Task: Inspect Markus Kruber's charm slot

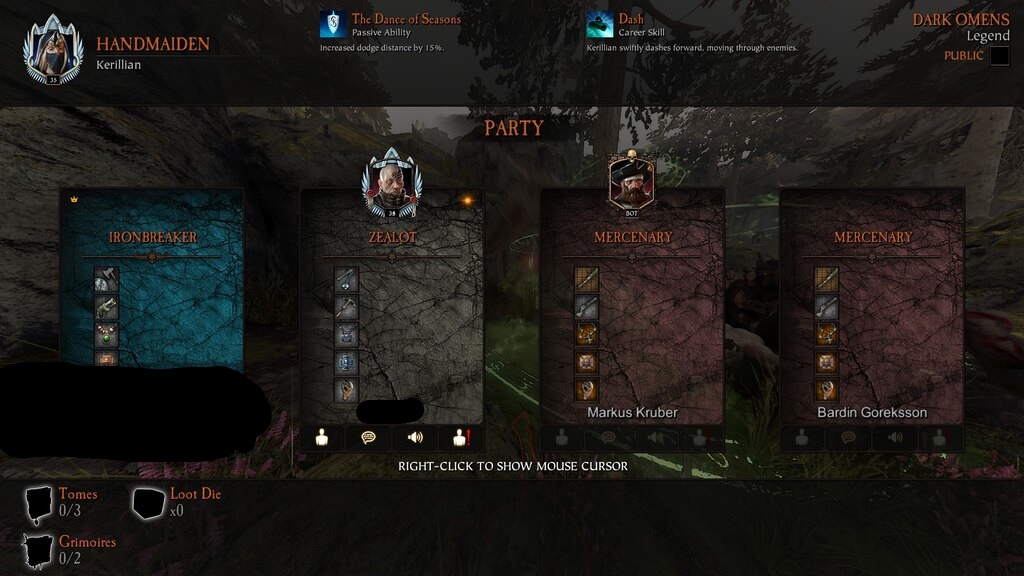Action: pyautogui.click(x=587, y=362)
